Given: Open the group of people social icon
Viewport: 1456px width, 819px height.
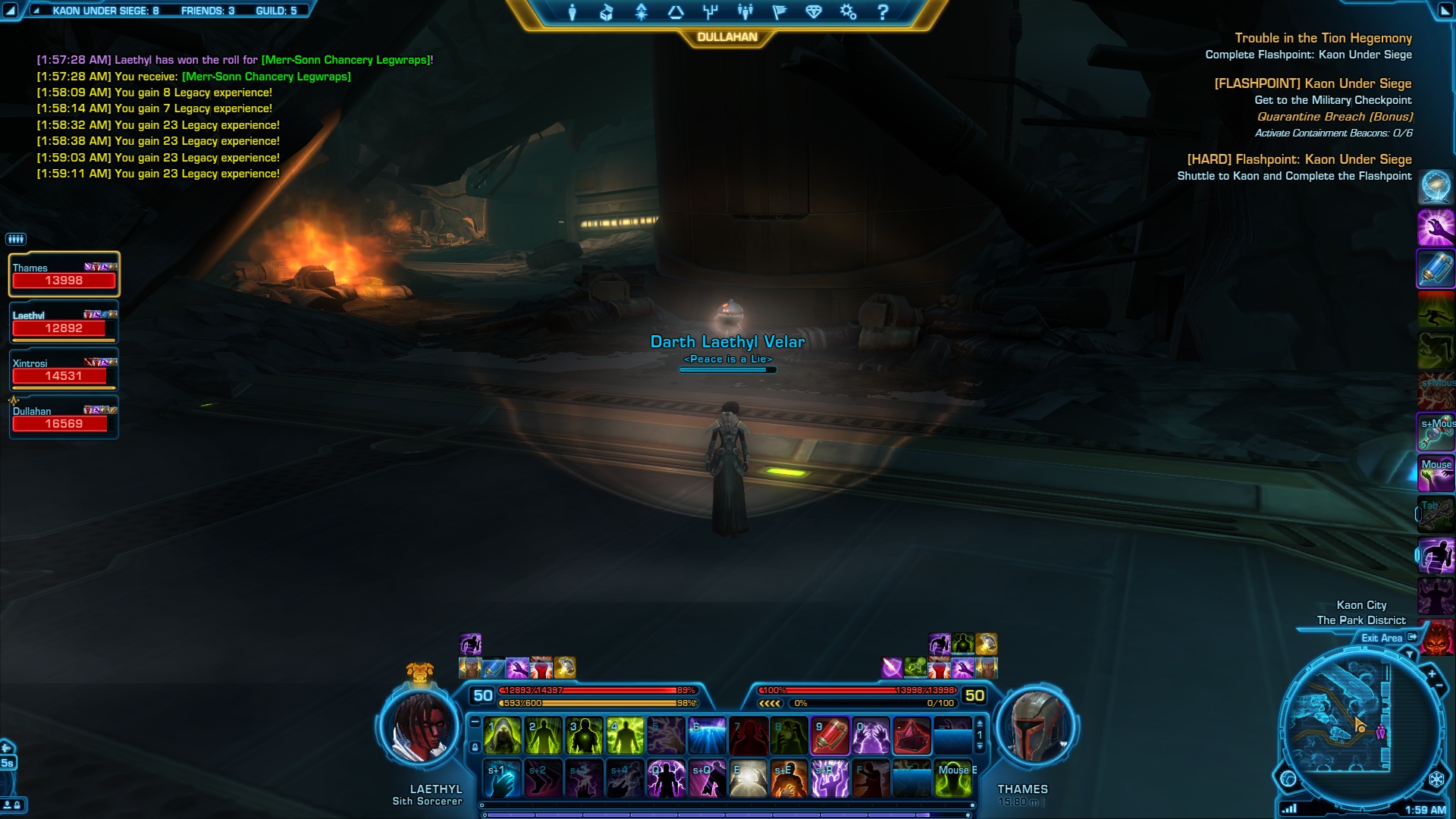Looking at the screenshot, I should [x=745, y=12].
